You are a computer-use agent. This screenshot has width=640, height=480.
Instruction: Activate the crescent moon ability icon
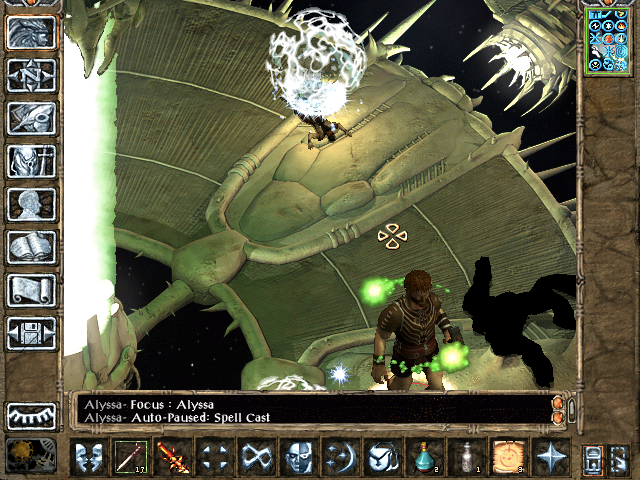pos(340,457)
